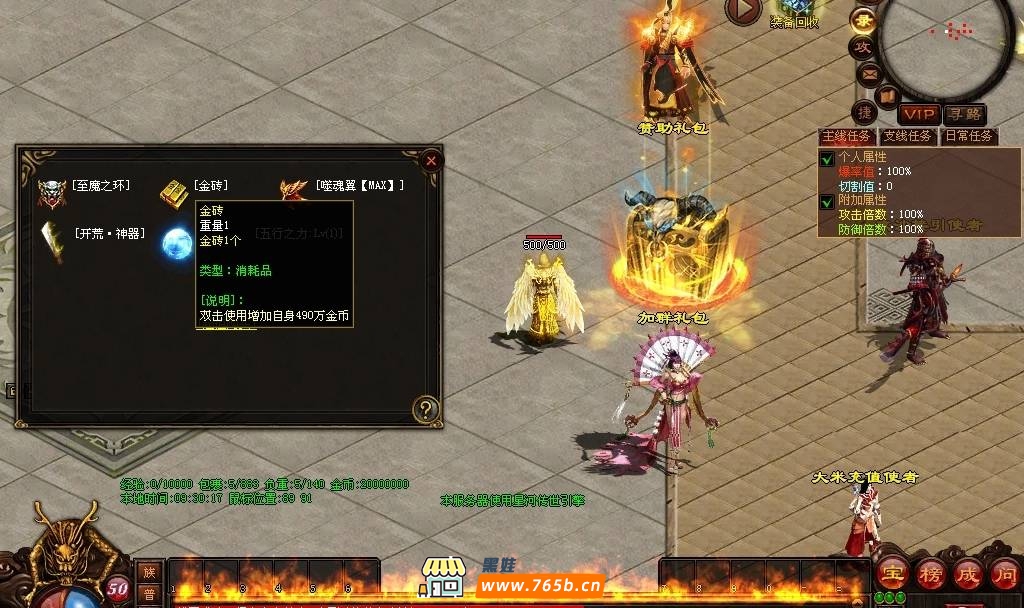Switch to the 日常任务 tab
This screenshot has height=608, width=1024.
coord(968,136)
